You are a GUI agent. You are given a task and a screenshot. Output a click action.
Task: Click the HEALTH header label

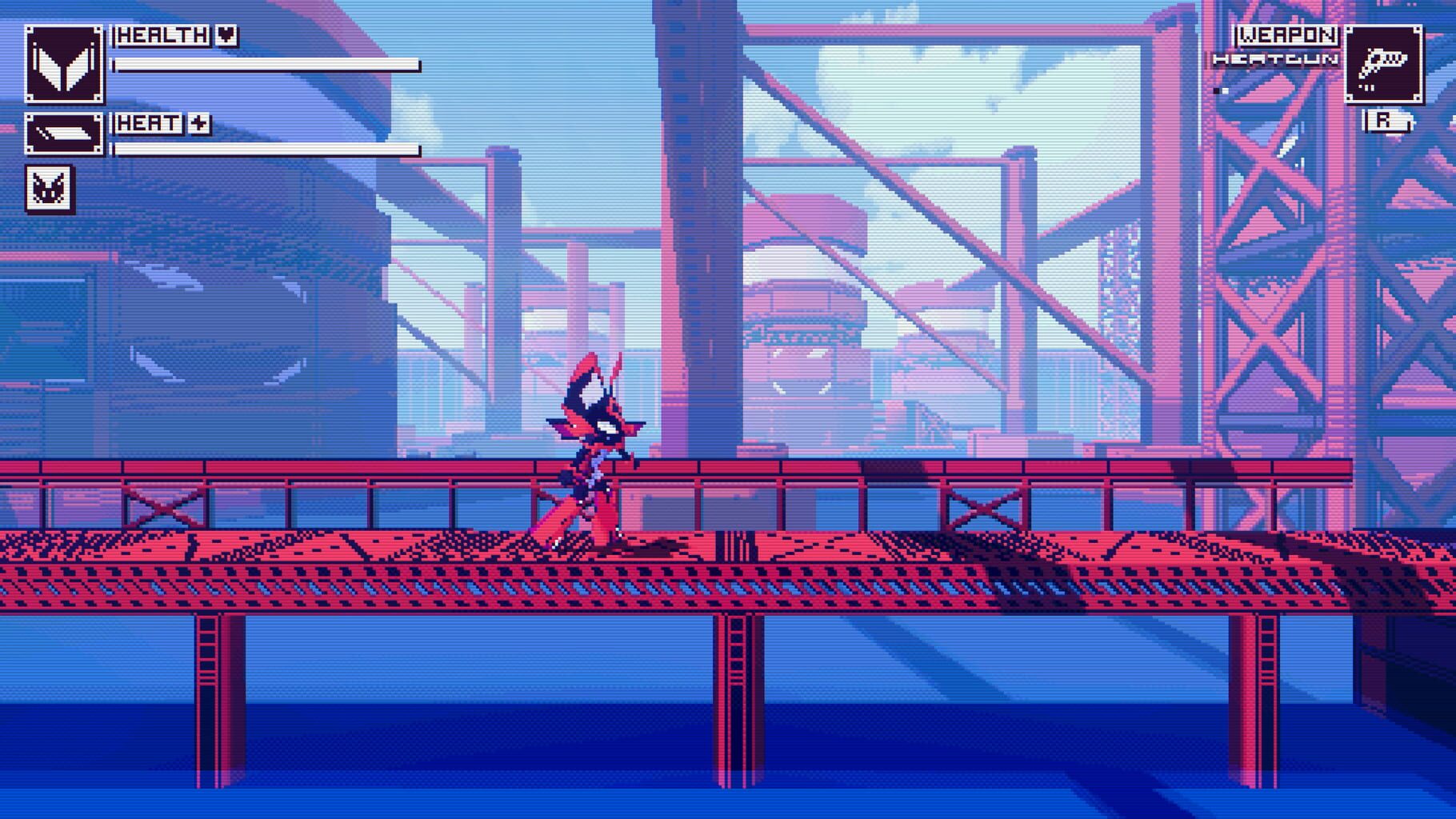[162, 34]
